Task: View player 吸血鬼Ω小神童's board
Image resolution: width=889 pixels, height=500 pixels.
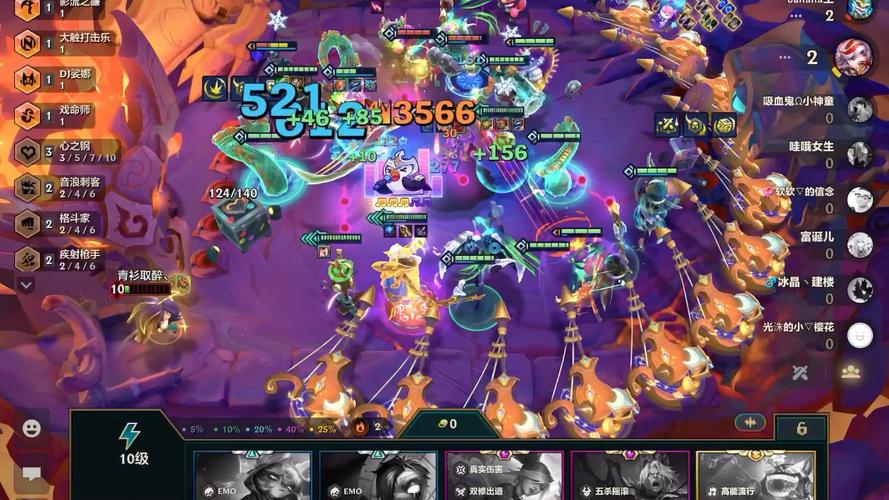Action: [859, 109]
